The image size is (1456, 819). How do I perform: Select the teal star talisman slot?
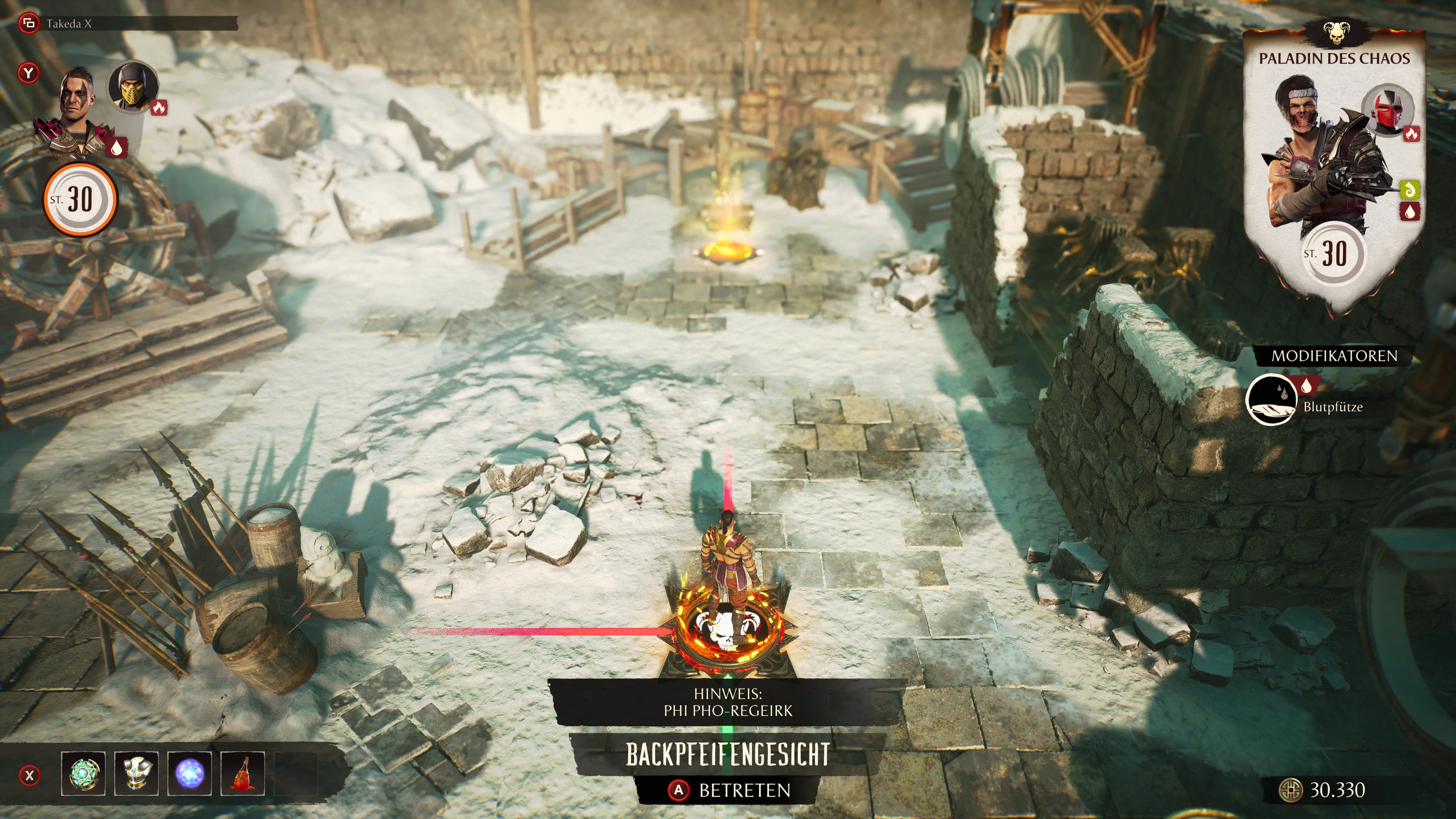pos(83,773)
